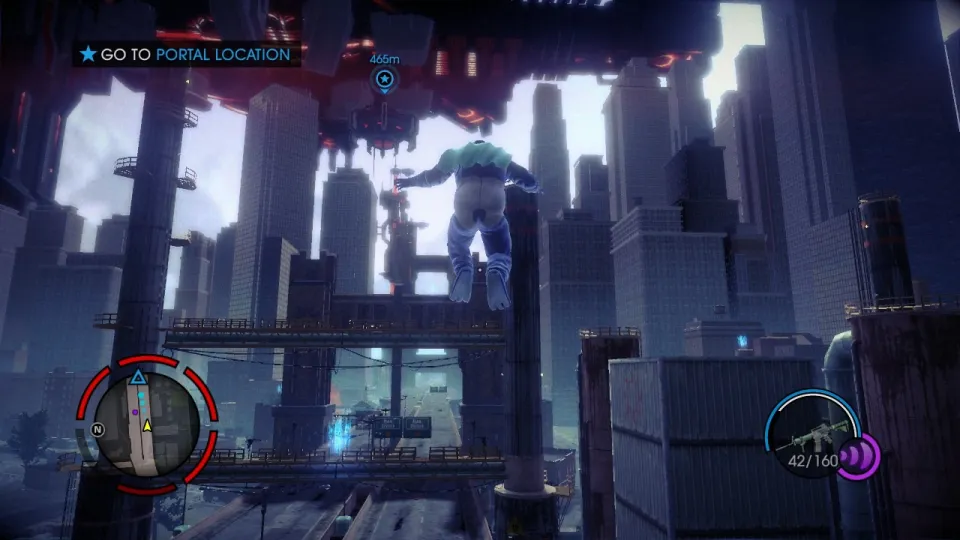Select the portal waypoint star marker
The width and height of the screenshot is (960, 540).
click(384, 79)
